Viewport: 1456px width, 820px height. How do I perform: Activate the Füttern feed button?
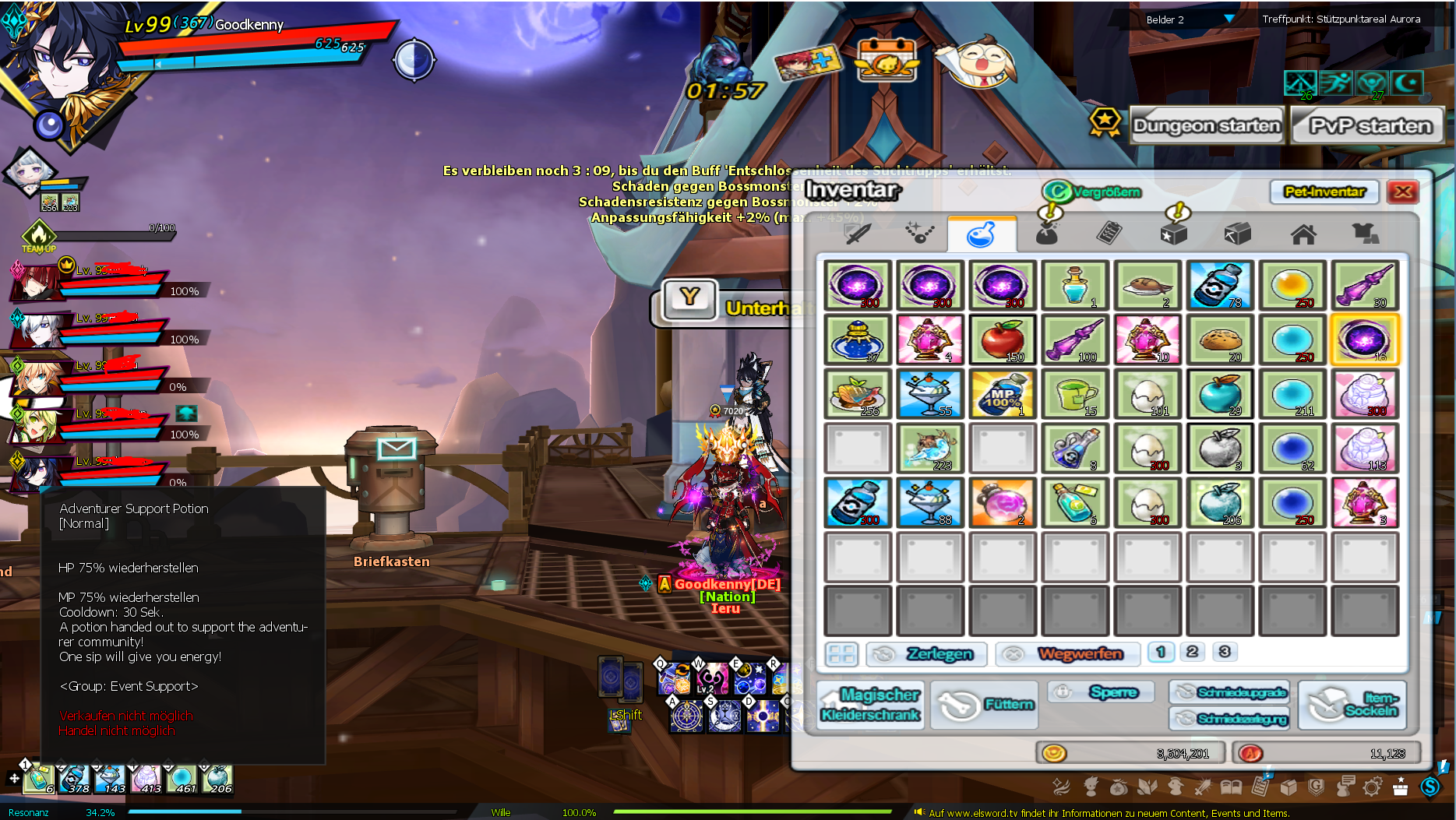[985, 705]
